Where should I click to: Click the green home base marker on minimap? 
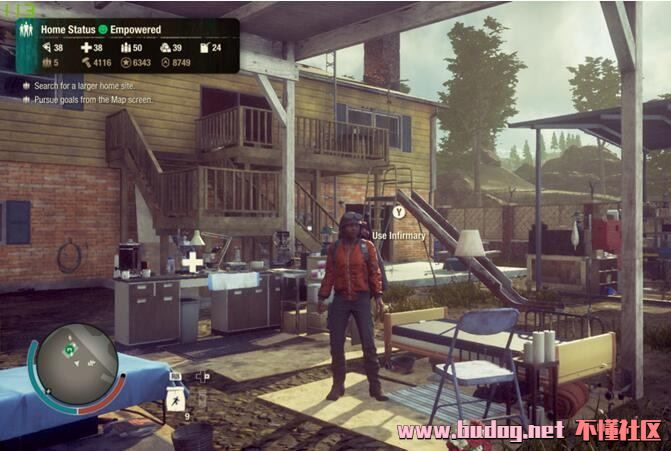(70, 350)
